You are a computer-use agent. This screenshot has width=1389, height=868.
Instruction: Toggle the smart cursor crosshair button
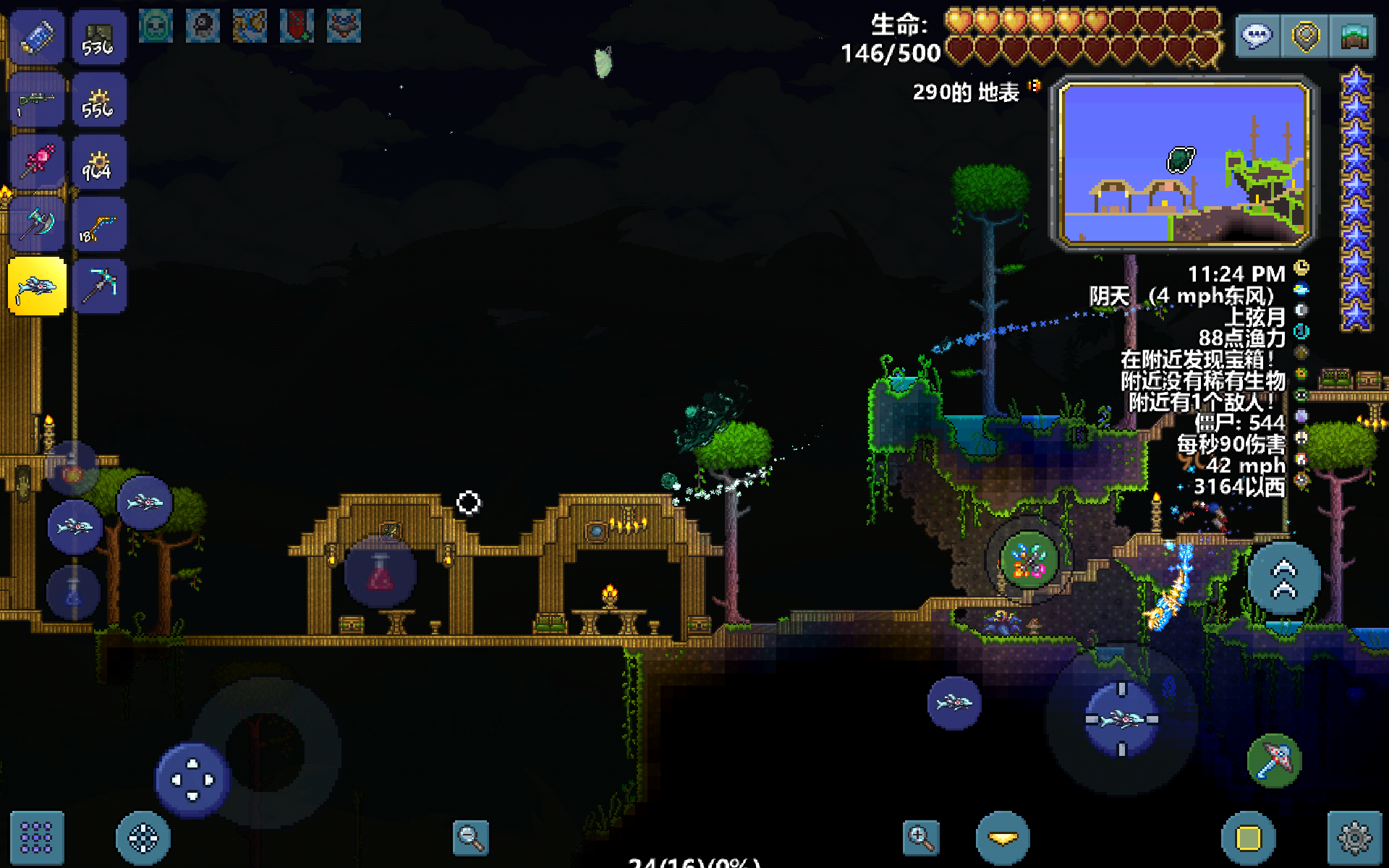143,838
